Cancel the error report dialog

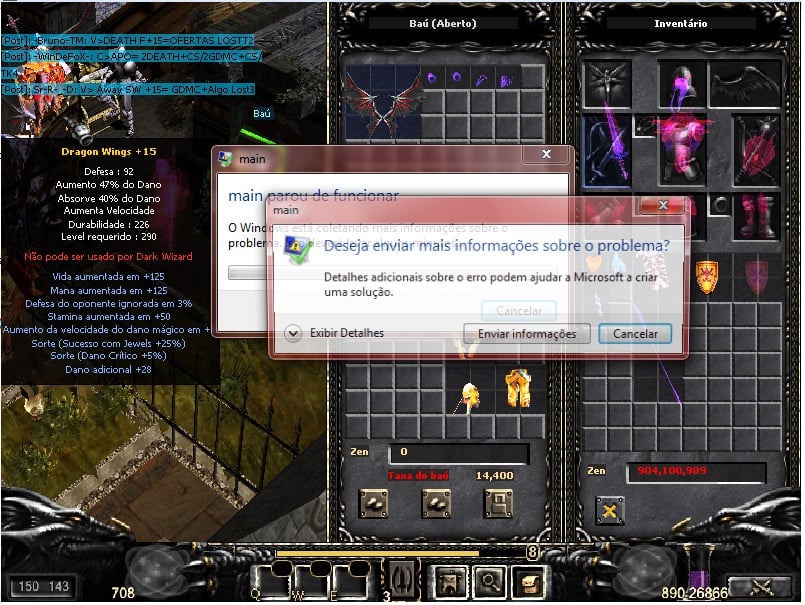pyautogui.click(x=634, y=334)
